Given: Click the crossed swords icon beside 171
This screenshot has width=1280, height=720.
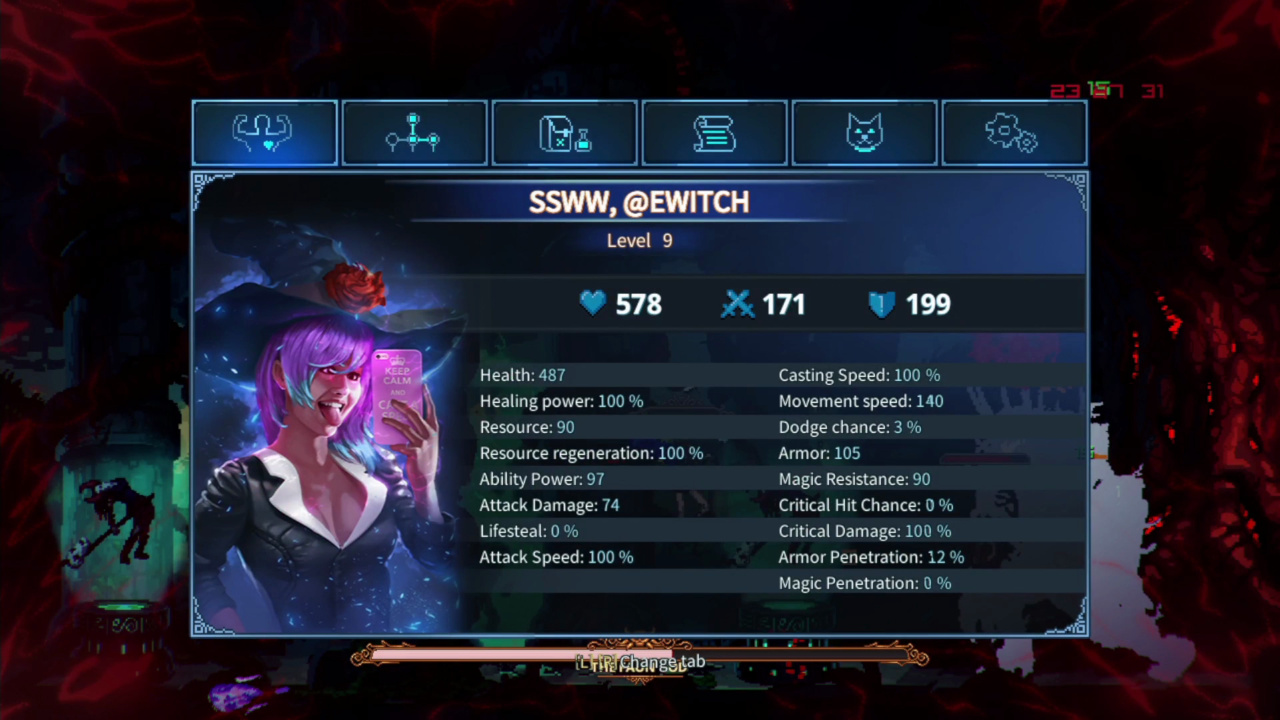Looking at the screenshot, I should (x=737, y=304).
